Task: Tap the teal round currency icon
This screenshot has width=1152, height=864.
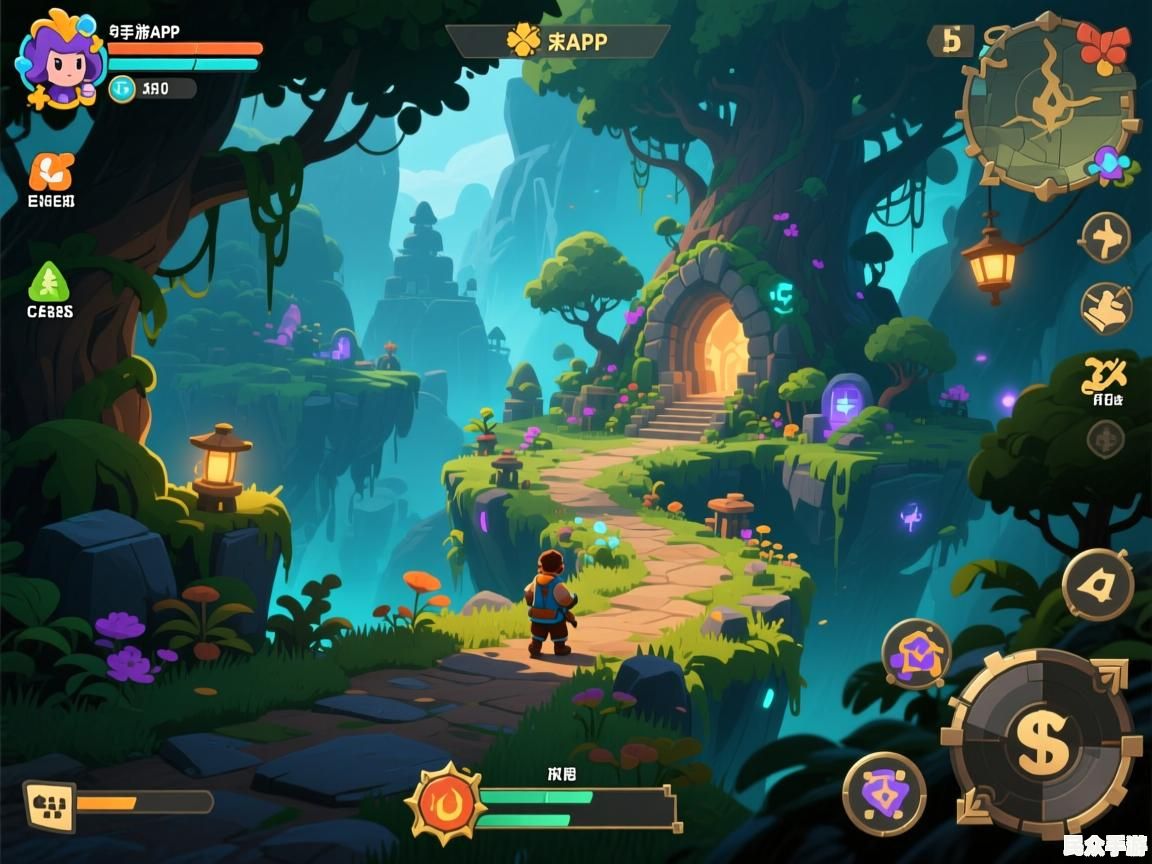Action: [122, 89]
